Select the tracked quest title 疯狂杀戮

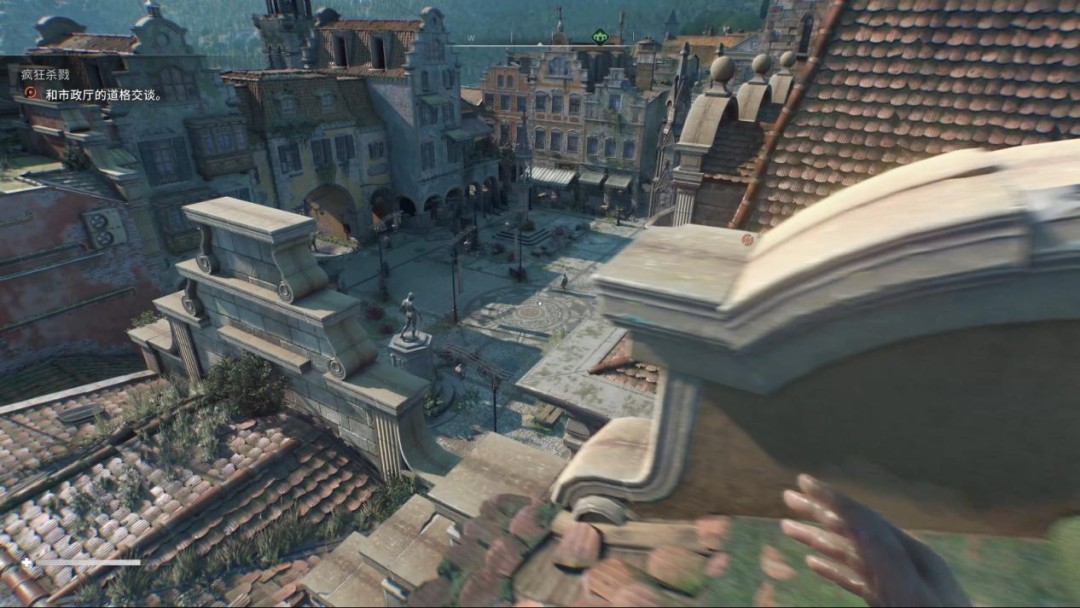tap(45, 76)
